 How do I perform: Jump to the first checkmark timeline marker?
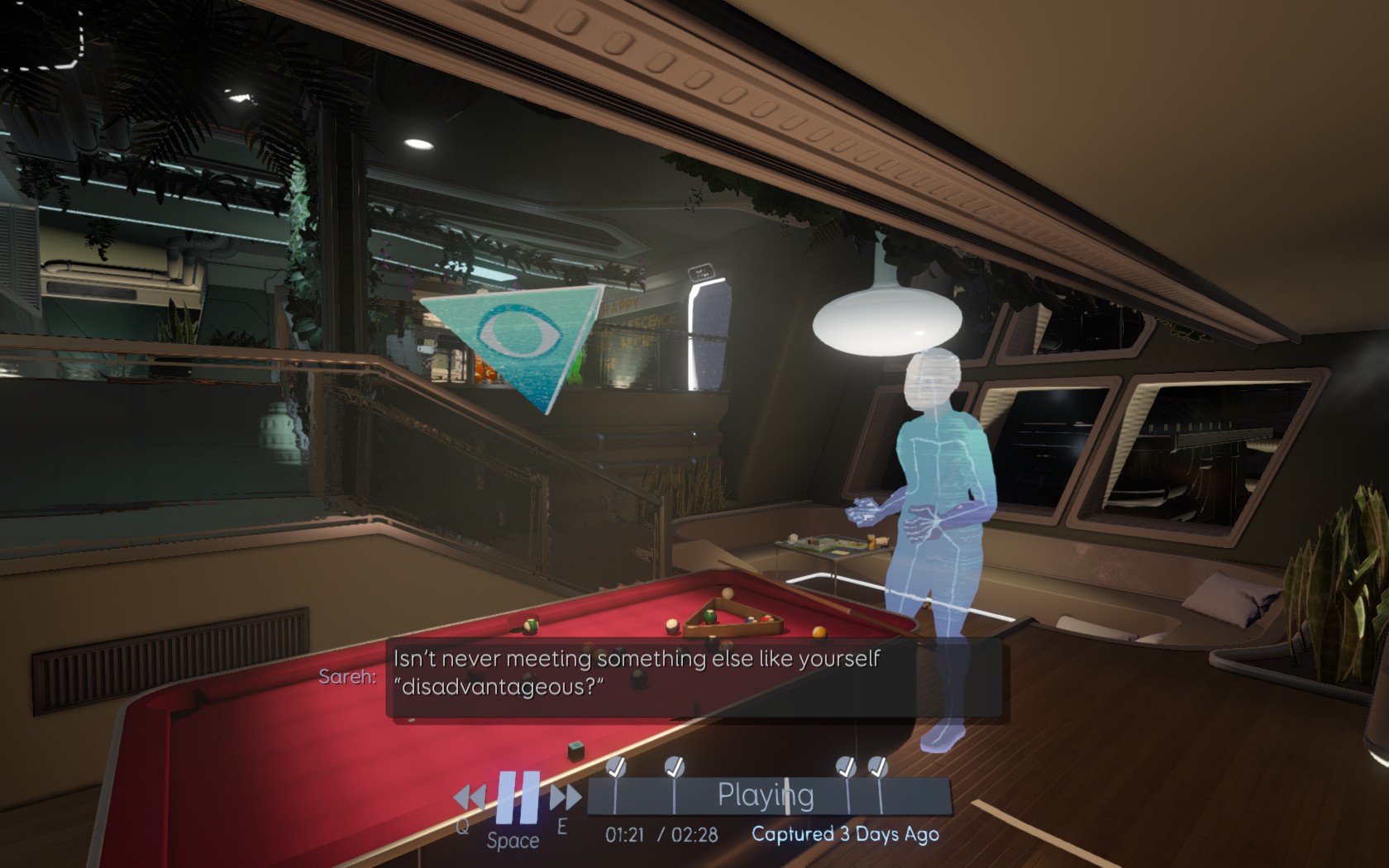point(616,768)
